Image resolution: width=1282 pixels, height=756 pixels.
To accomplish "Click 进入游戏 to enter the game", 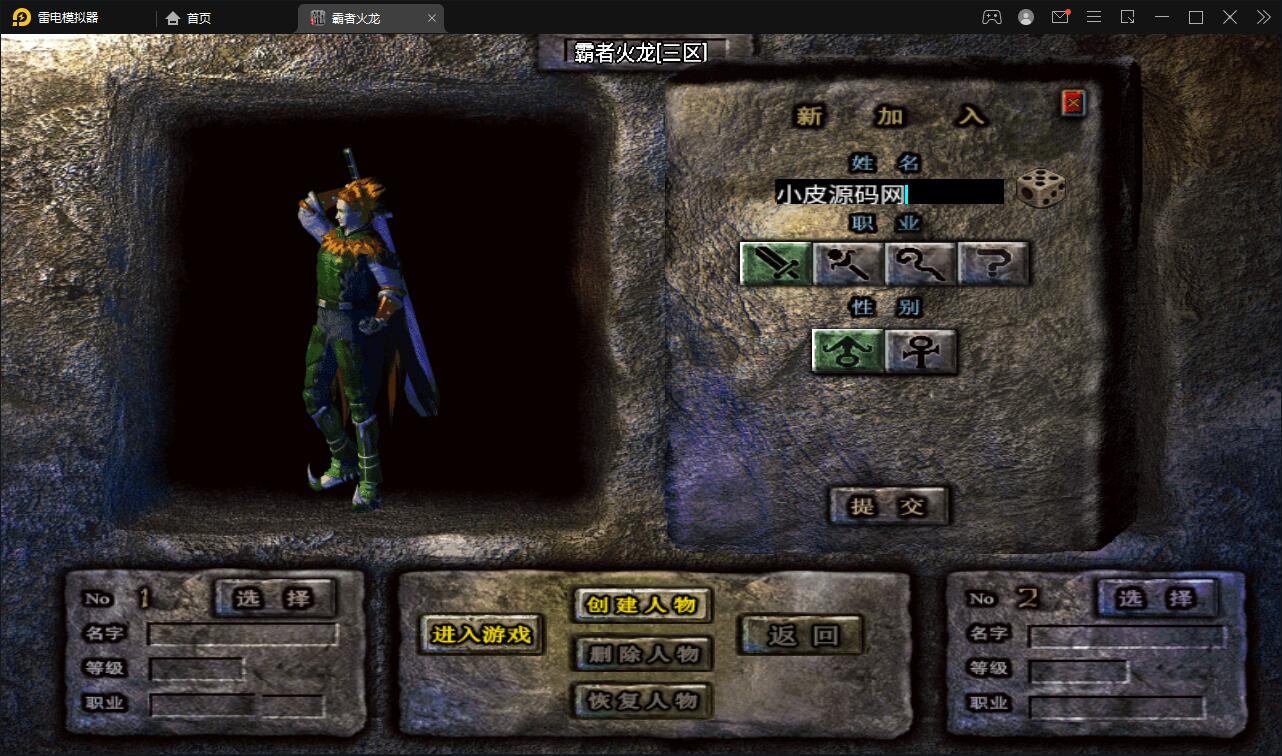I will [480, 636].
